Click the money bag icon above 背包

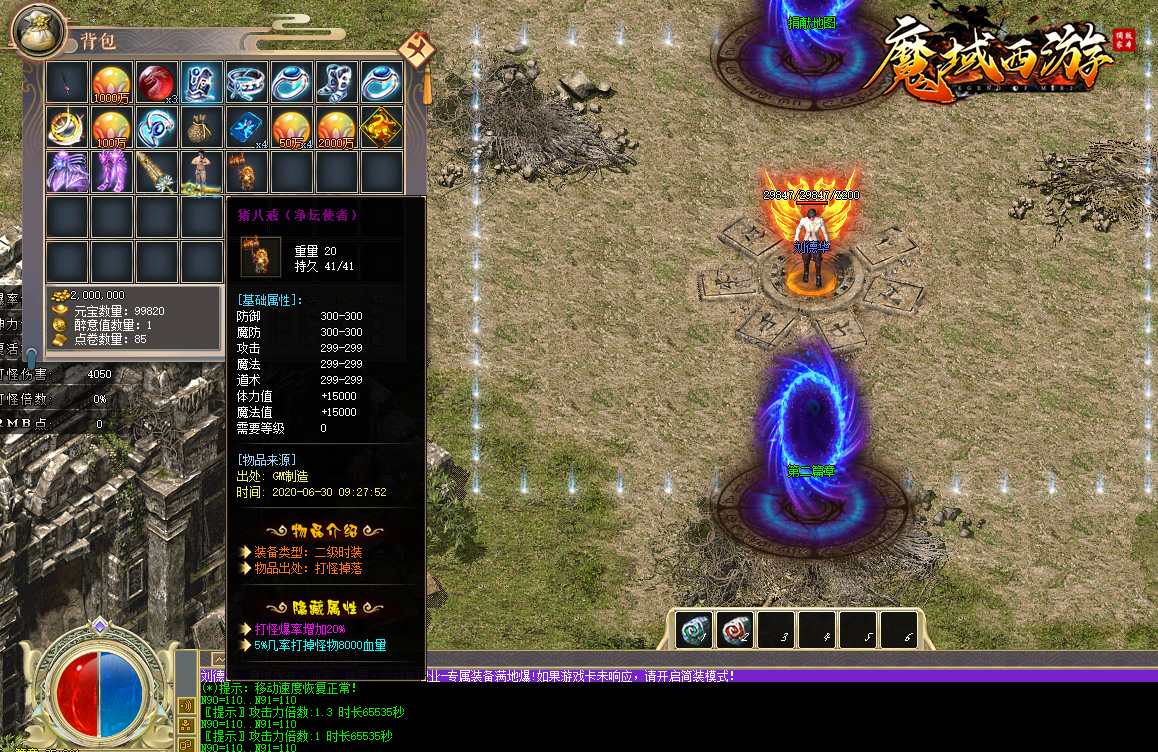click(38, 30)
